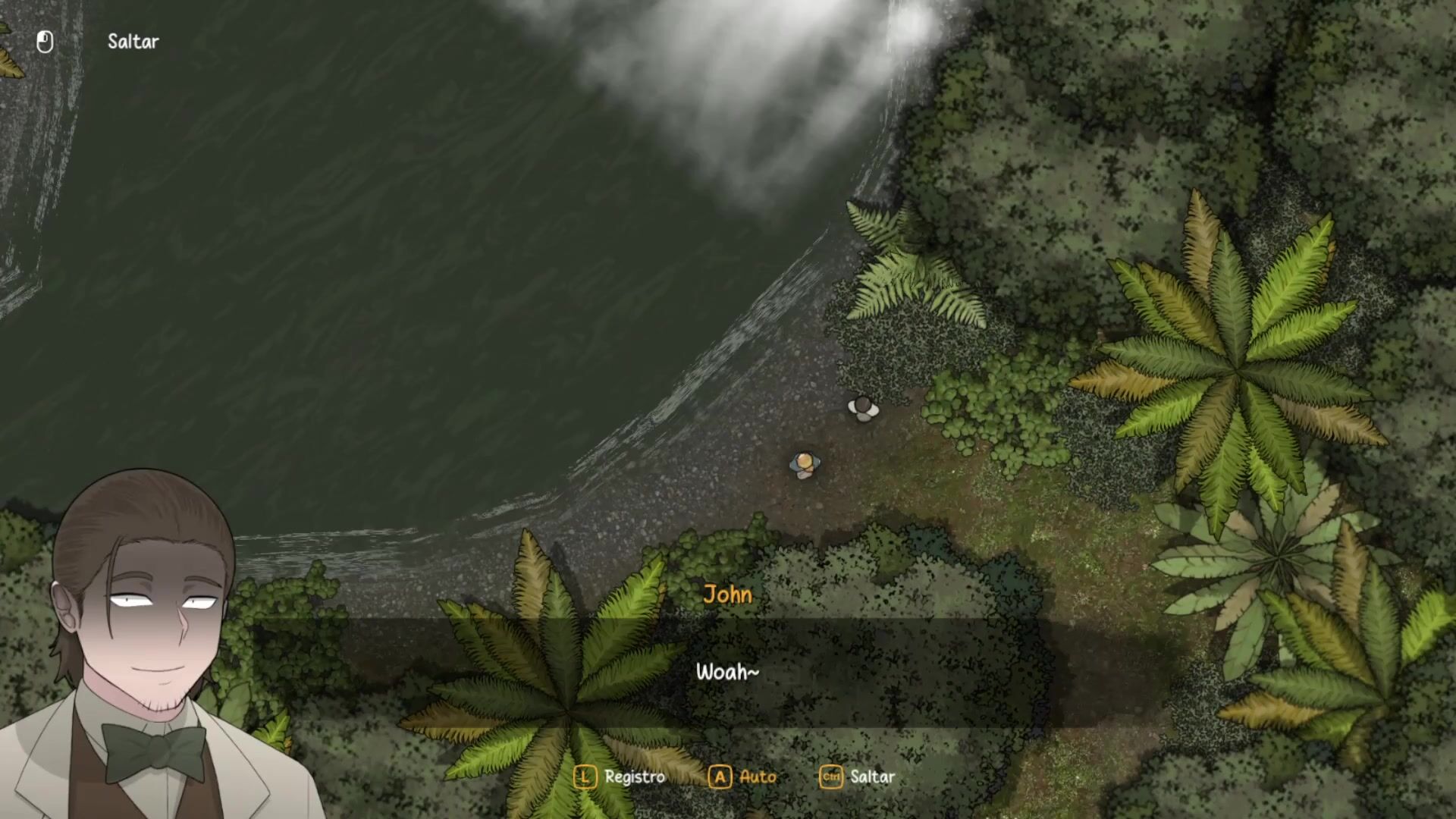Advance John's "Woah~" dialogue box
The image size is (1456, 819).
click(726, 673)
